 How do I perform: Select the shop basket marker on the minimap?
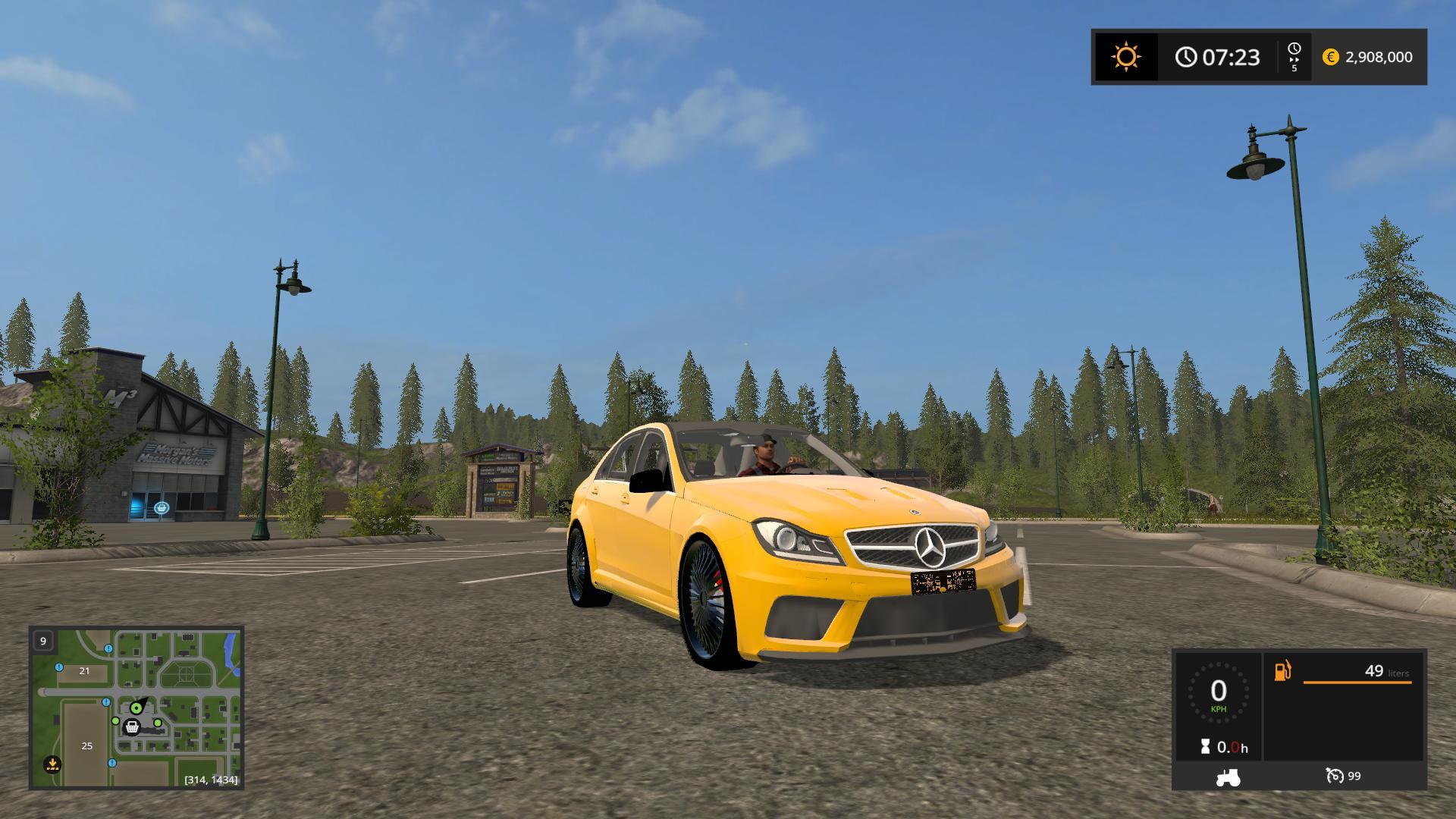point(133,727)
